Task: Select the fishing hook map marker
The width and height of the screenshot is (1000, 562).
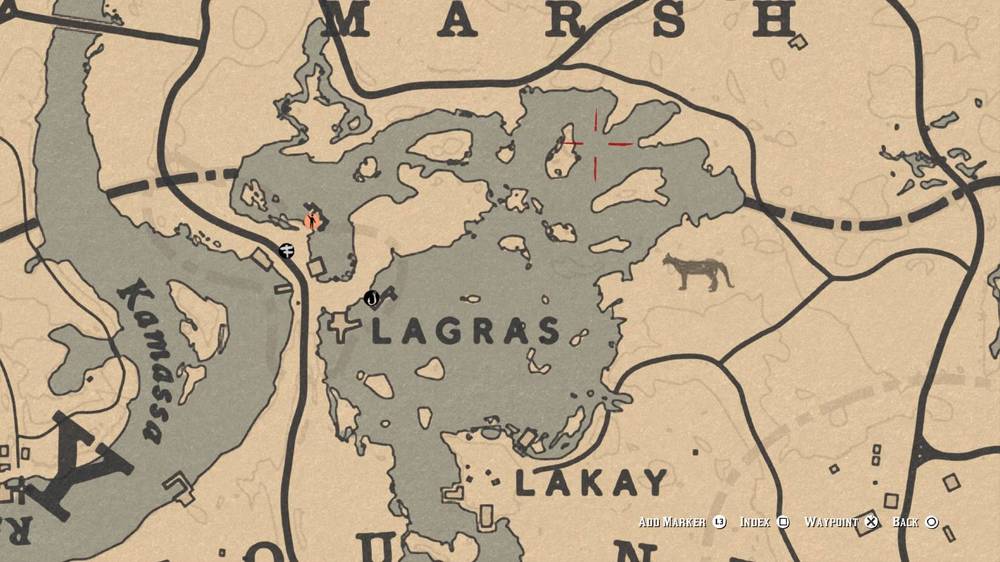Action: 372,297
